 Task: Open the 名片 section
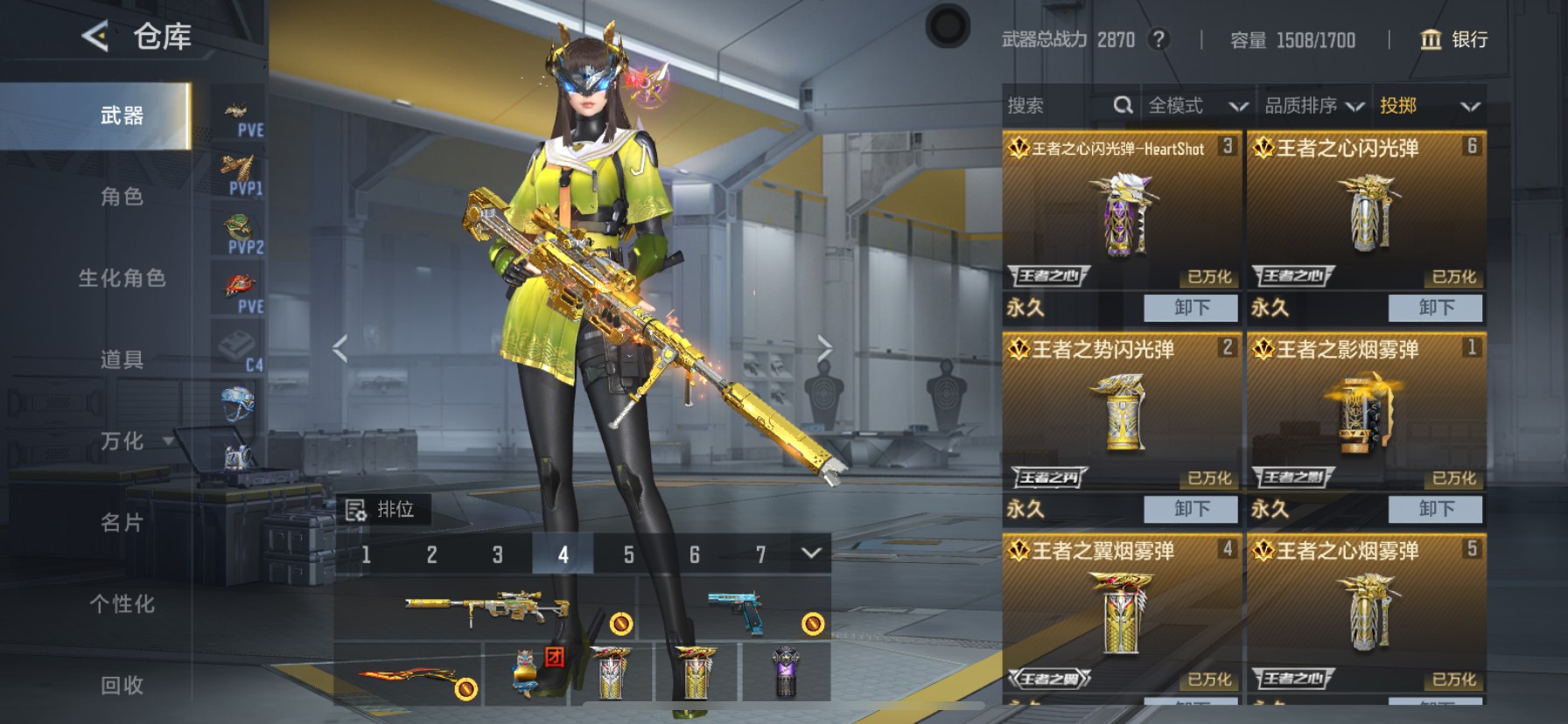(x=122, y=523)
